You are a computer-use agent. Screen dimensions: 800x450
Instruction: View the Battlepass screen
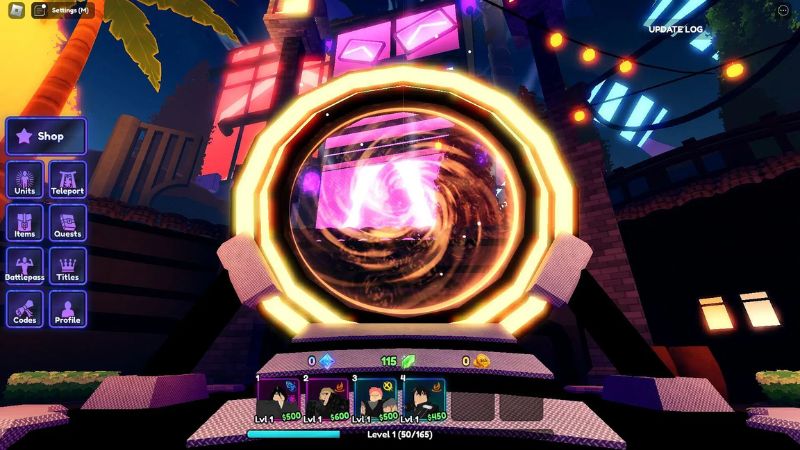25,266
